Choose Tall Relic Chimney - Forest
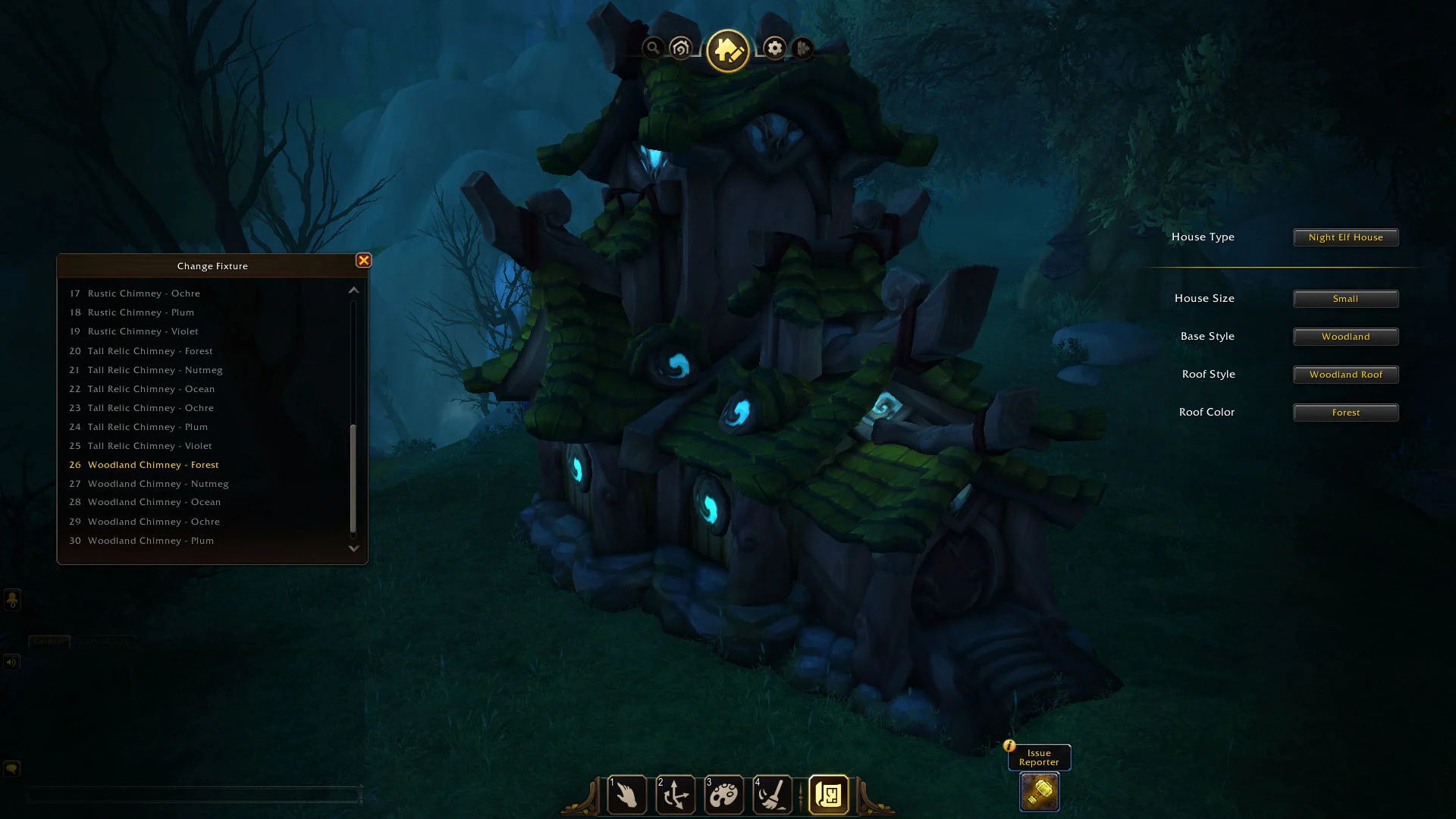Image resolution: width=1456 pixels, height=819 pixels. tap(150, 351)
